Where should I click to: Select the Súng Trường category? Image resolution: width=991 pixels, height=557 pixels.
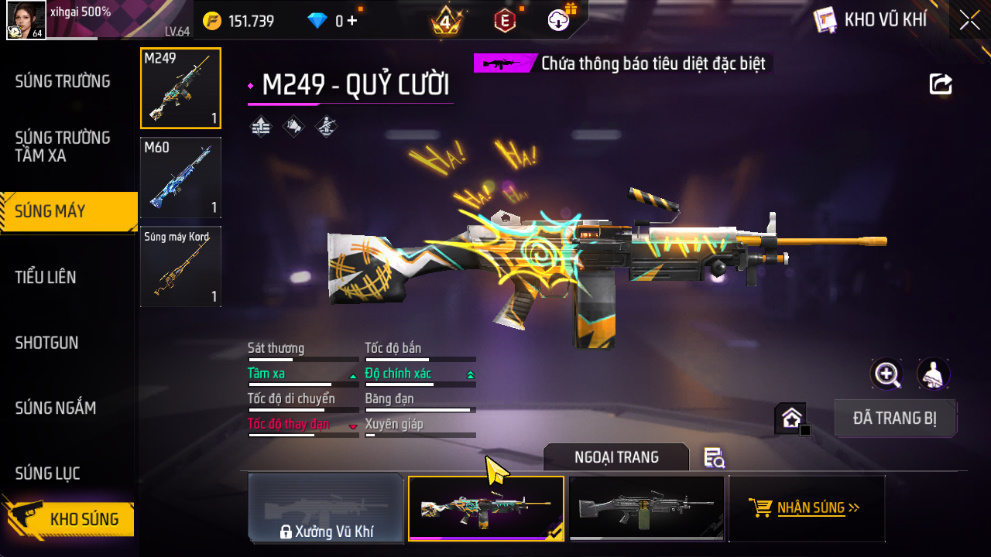[x=62, y=81]
